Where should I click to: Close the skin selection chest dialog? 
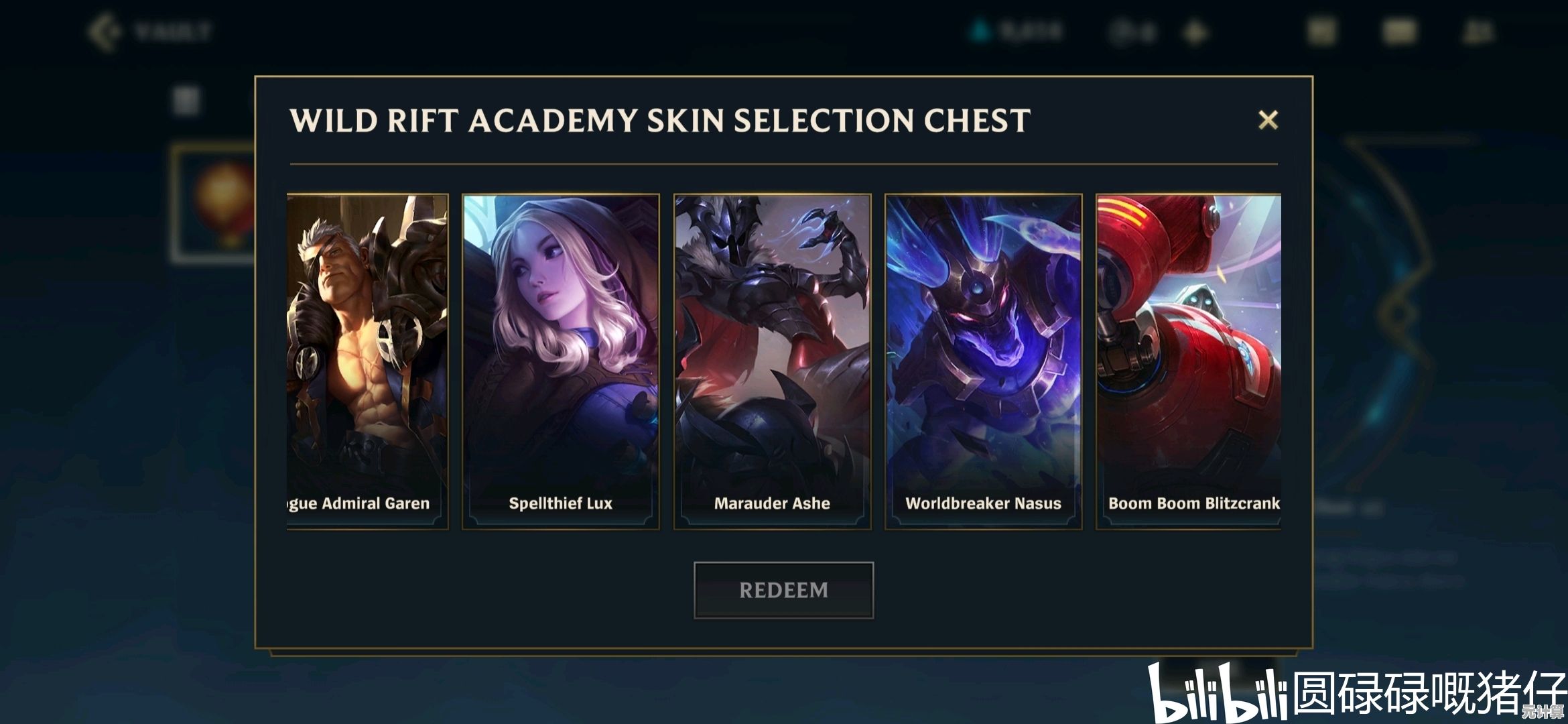coord(1268,121)
